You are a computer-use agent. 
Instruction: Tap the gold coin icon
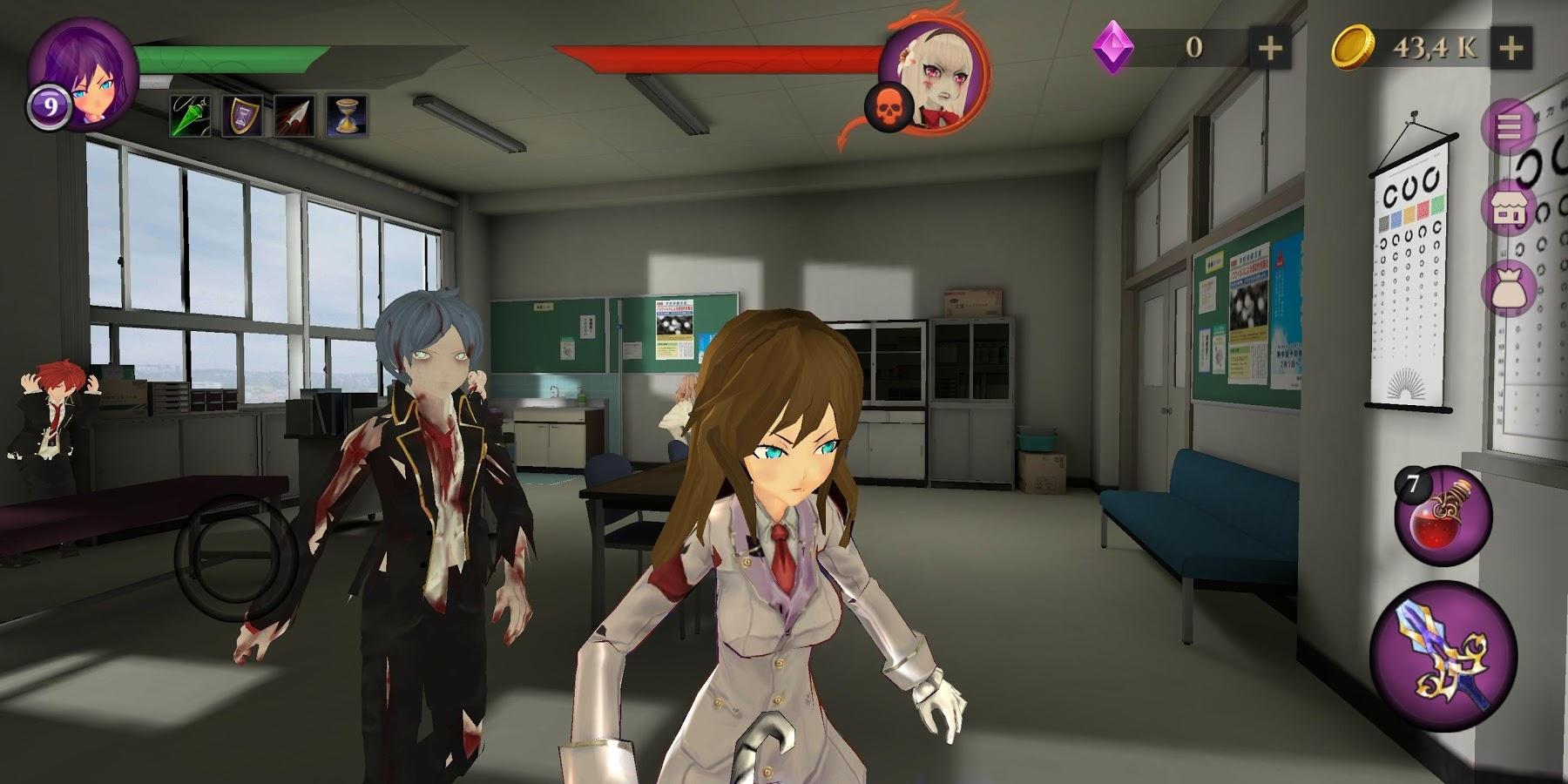pos(1353,48)
